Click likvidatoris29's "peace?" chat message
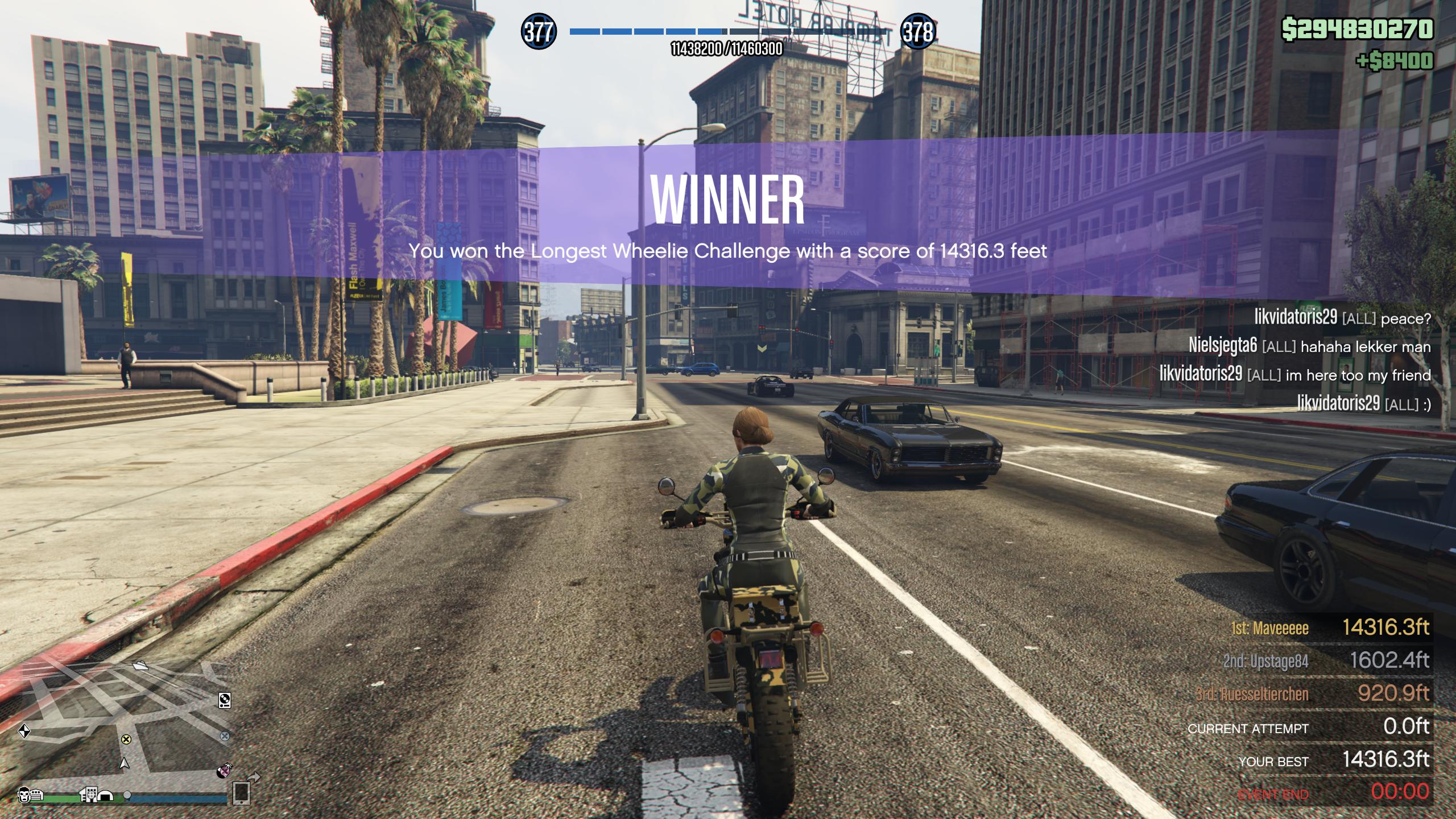 1342,318
